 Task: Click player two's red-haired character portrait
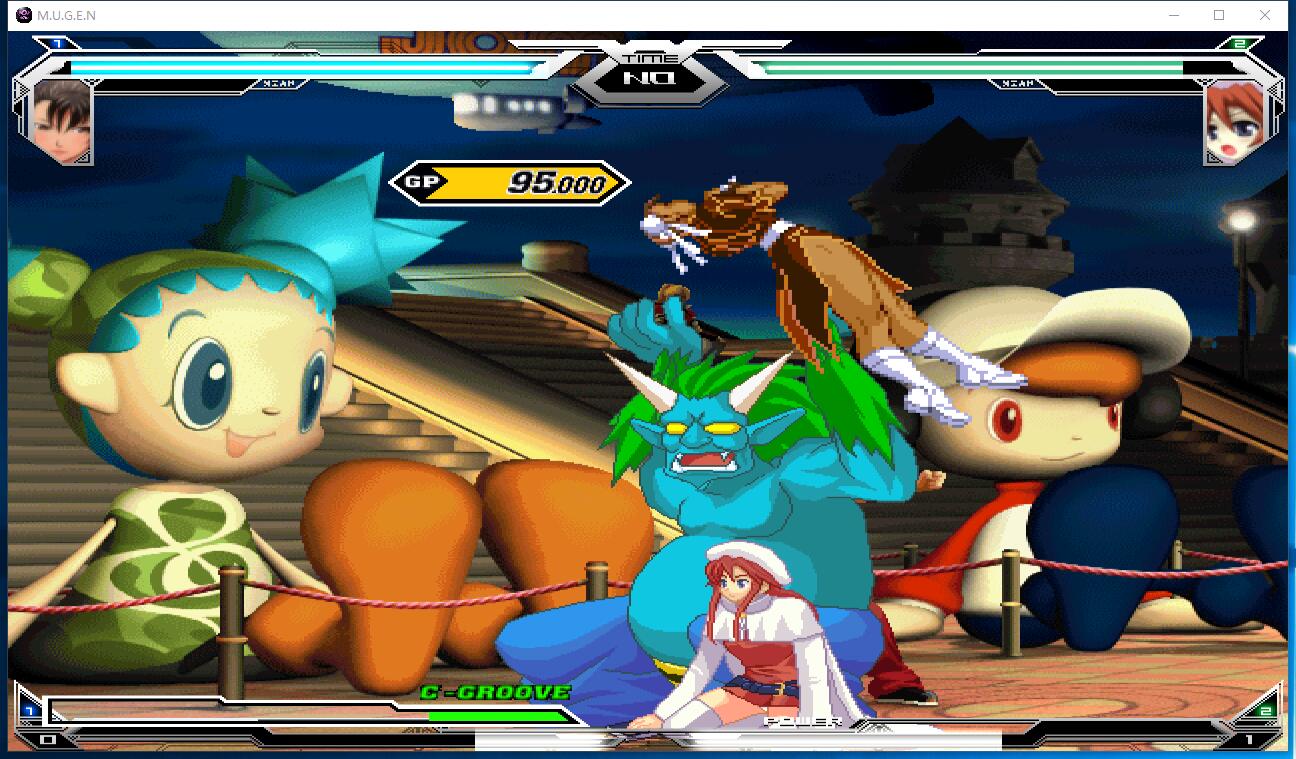(1231, 122)
